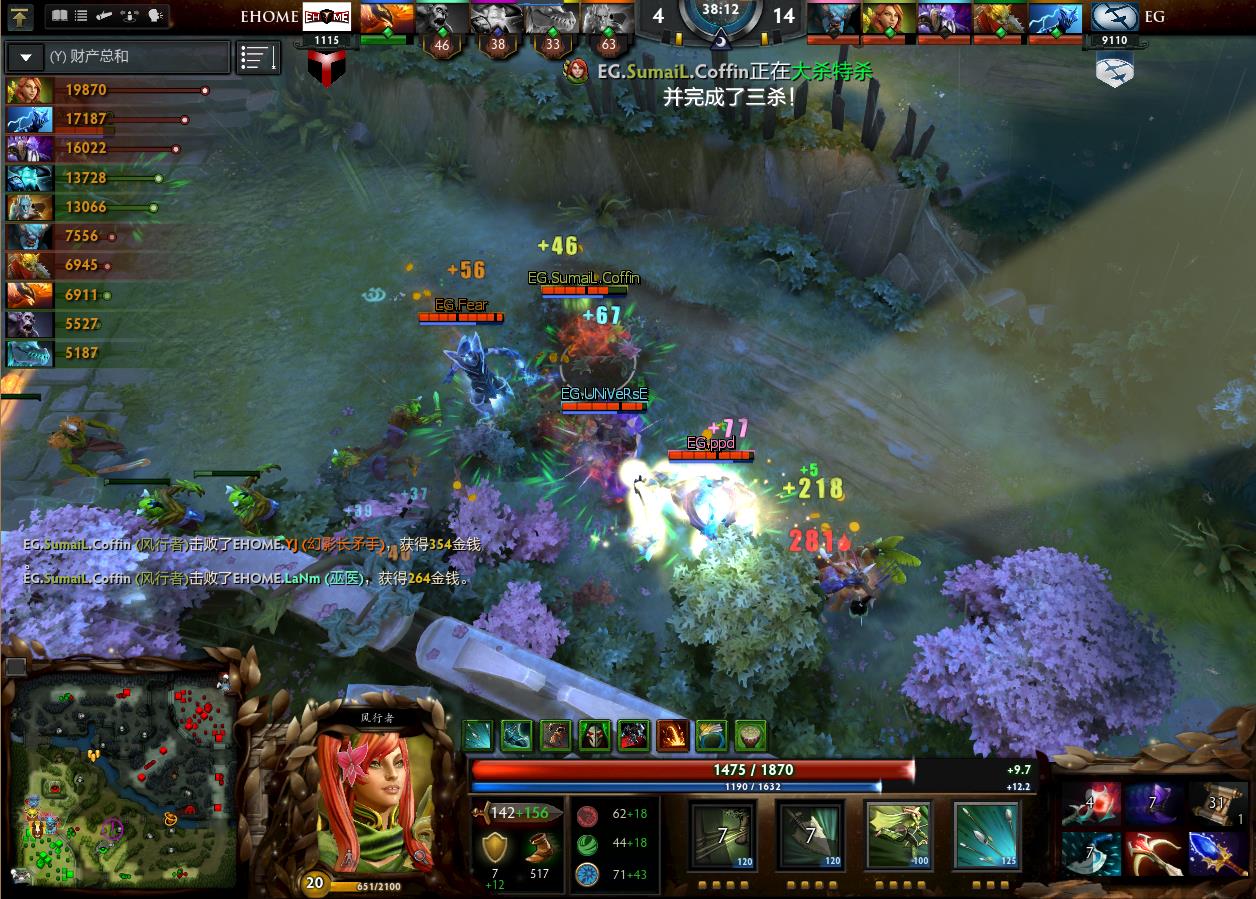Viewport: 1256px width, 899px height.
Task: Activate the Shackleshot ability
Action: (x=722, y=835)
